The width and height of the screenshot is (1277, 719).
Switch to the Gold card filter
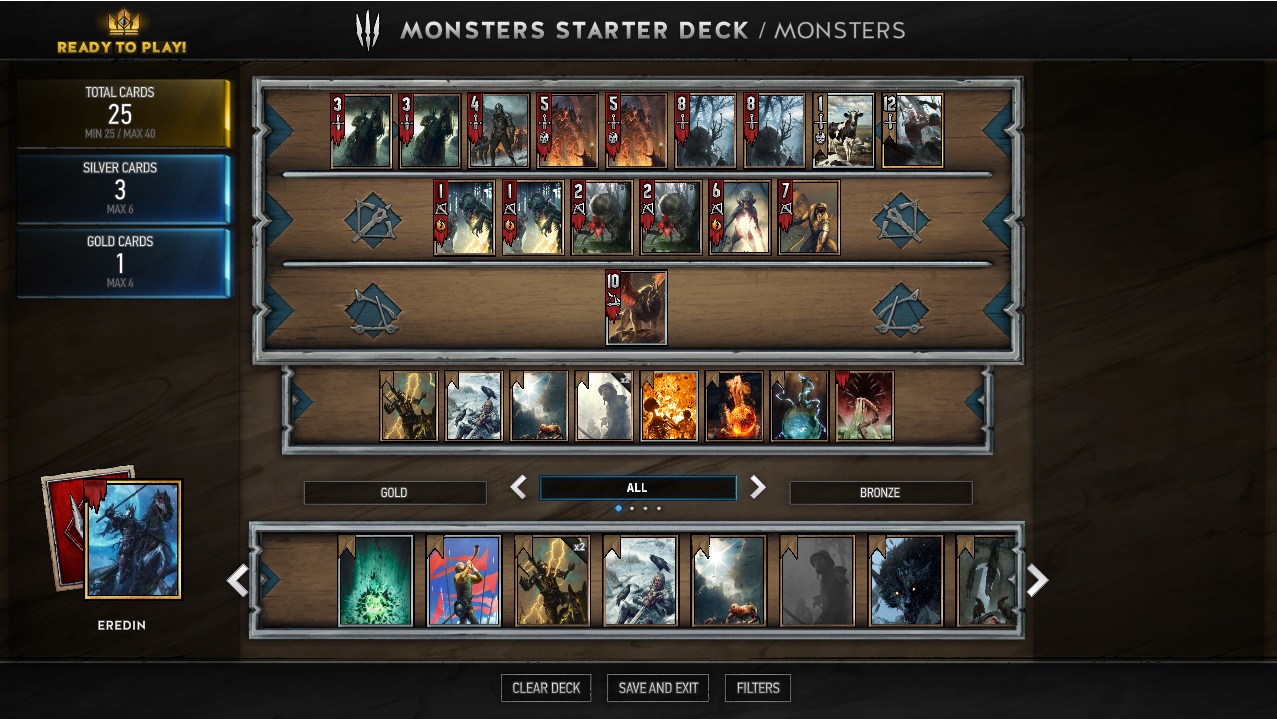point(394,493)
